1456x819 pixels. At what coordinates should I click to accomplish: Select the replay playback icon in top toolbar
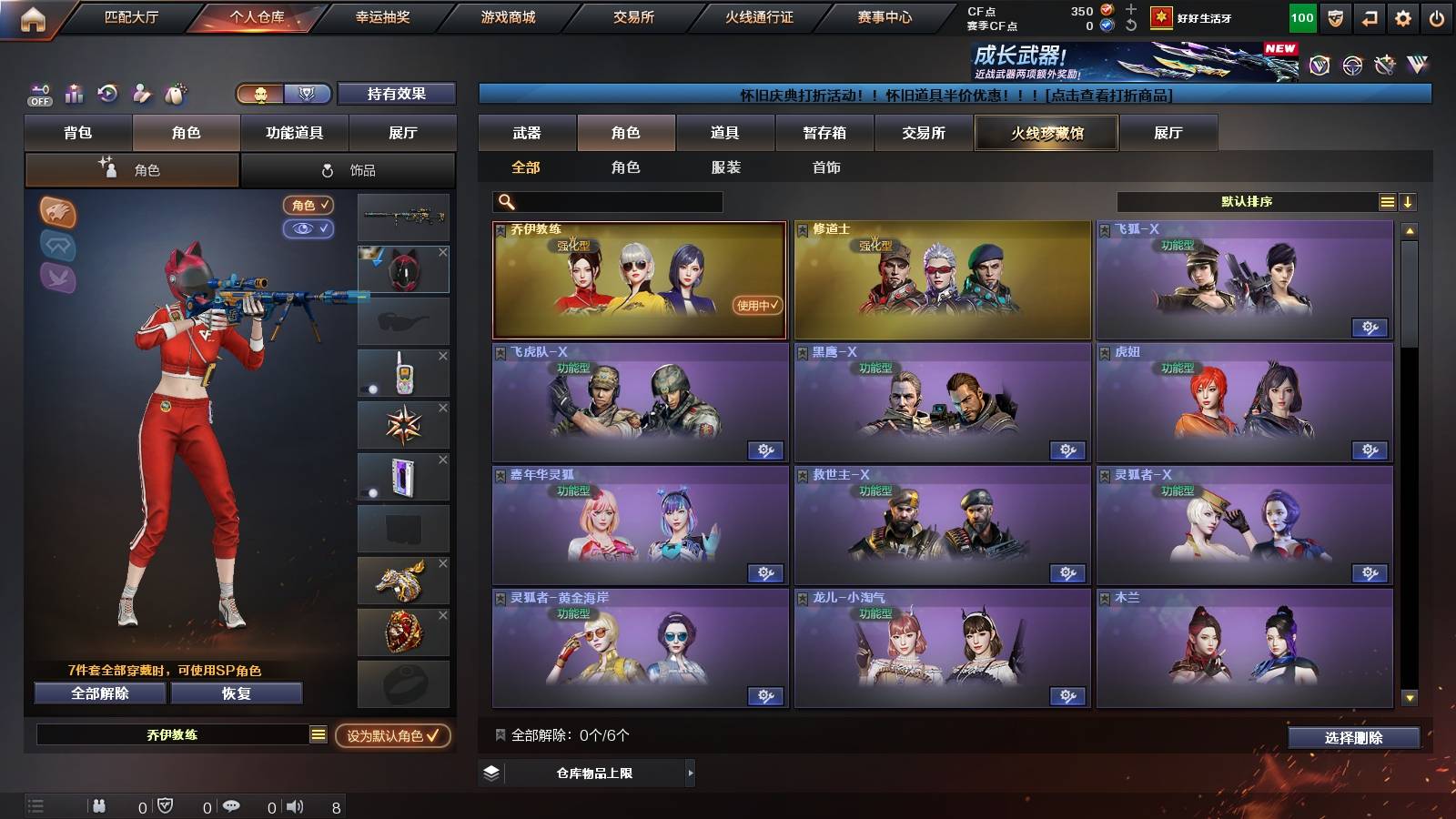107,94
